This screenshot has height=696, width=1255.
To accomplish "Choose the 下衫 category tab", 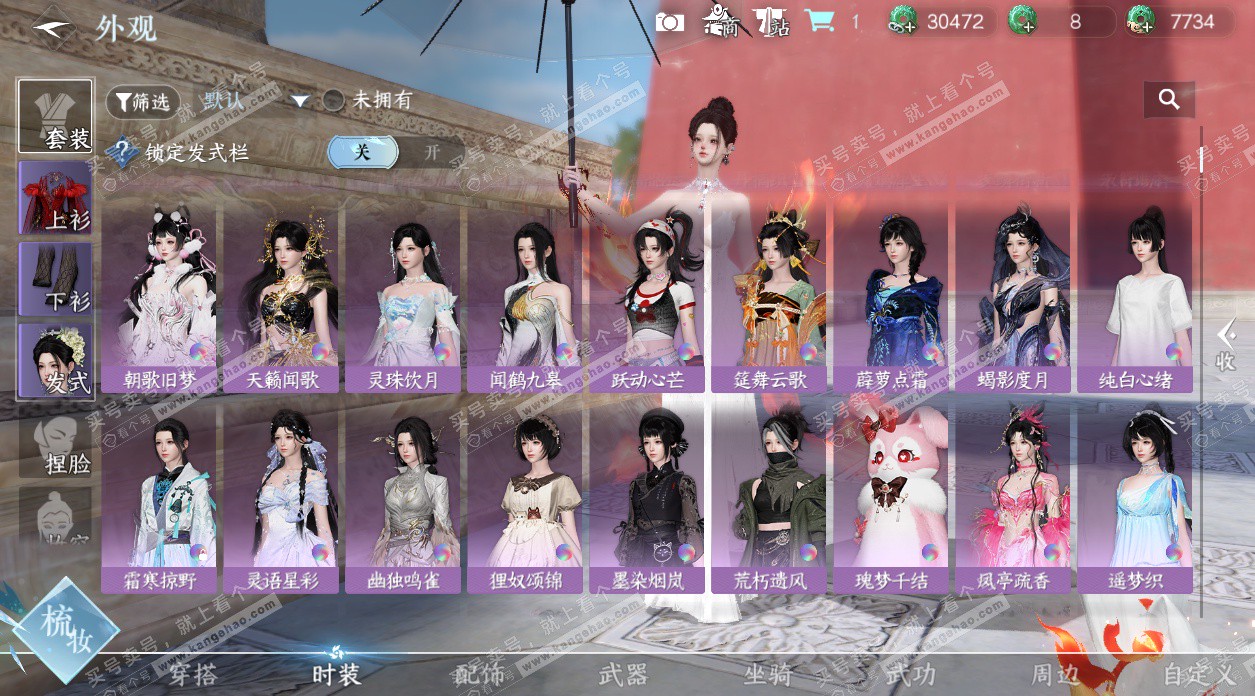I will [56, 279].
